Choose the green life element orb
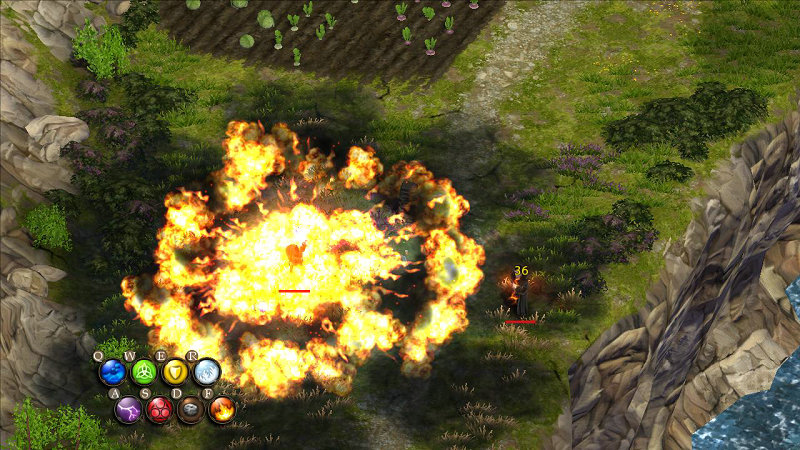The height and width of the screenshot is (450, 800). click(144, 373)
